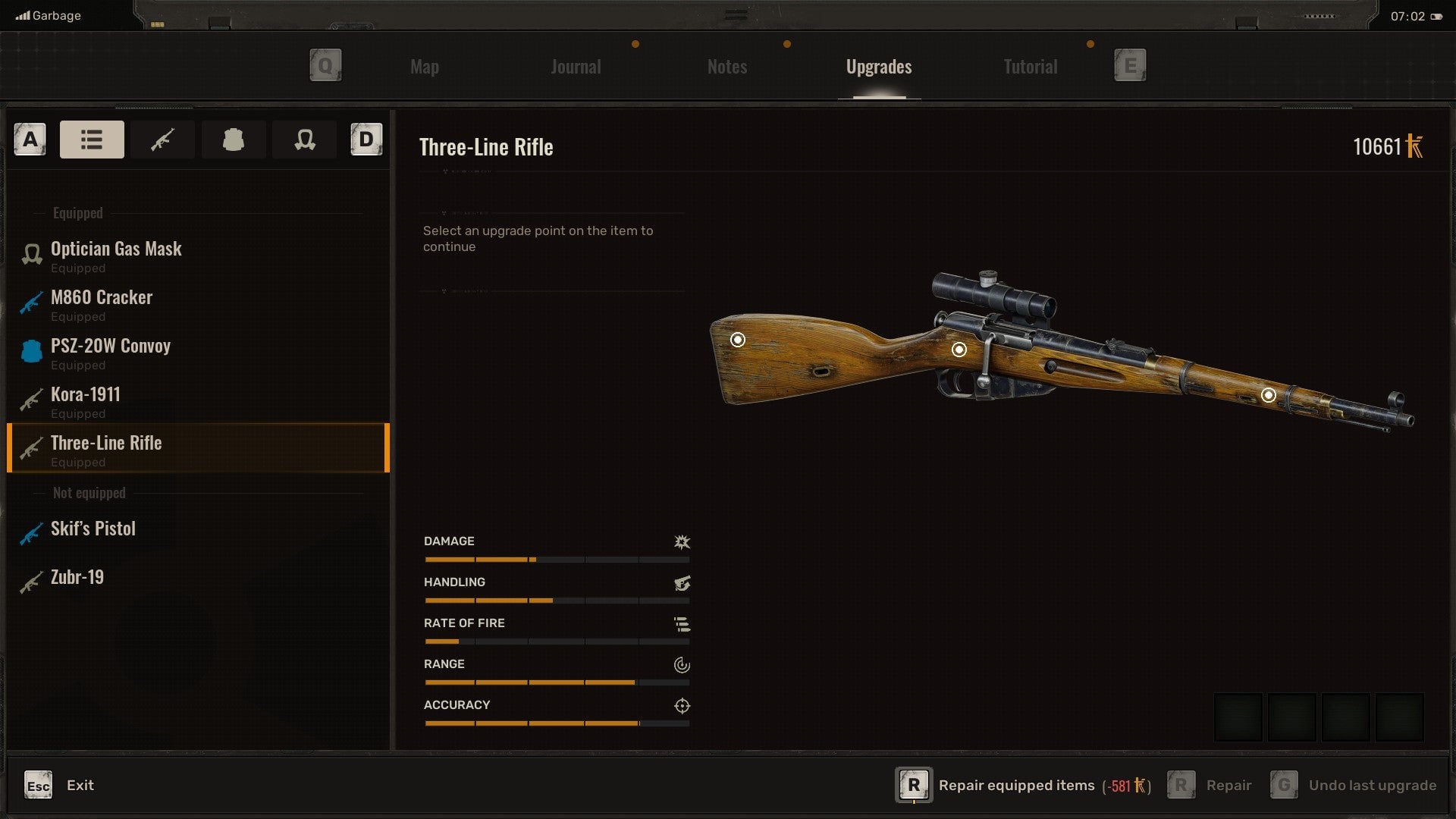Viewport: 1456px width, 819px height.
Task: Select the rifle stock upgrade point
Action: point(737,340)
